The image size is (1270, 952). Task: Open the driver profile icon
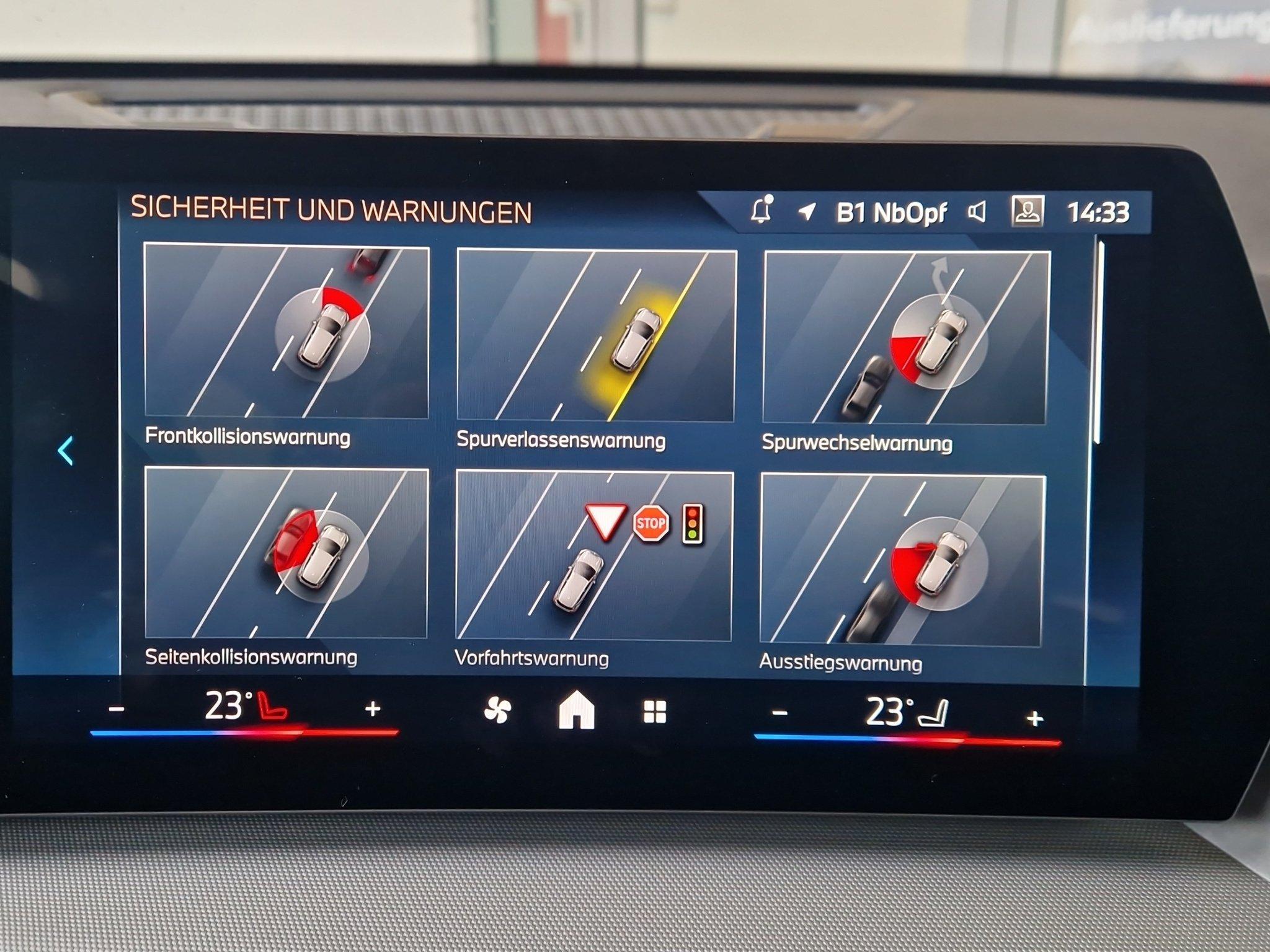1028,211
